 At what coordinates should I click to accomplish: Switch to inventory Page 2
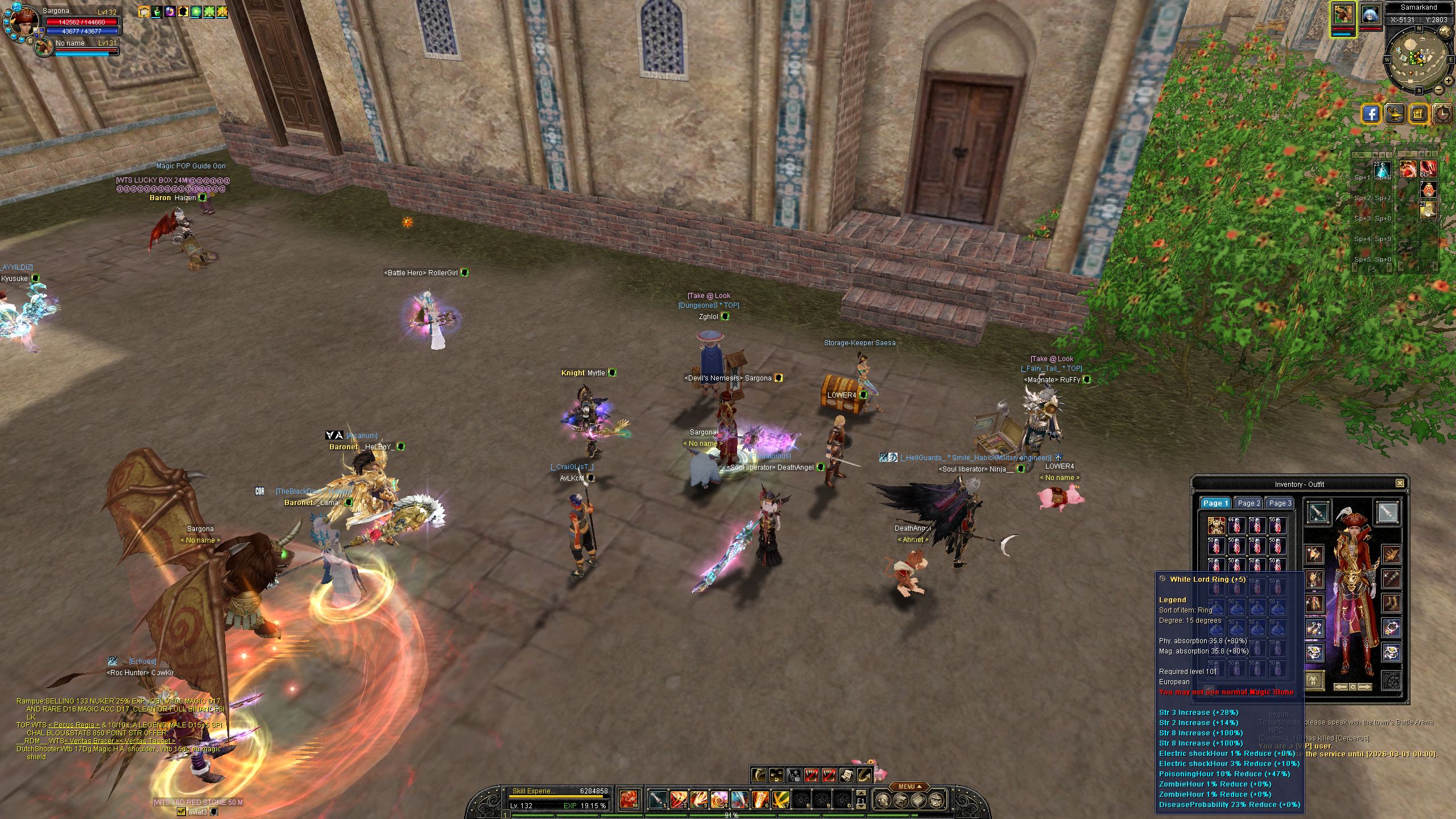1248,503
